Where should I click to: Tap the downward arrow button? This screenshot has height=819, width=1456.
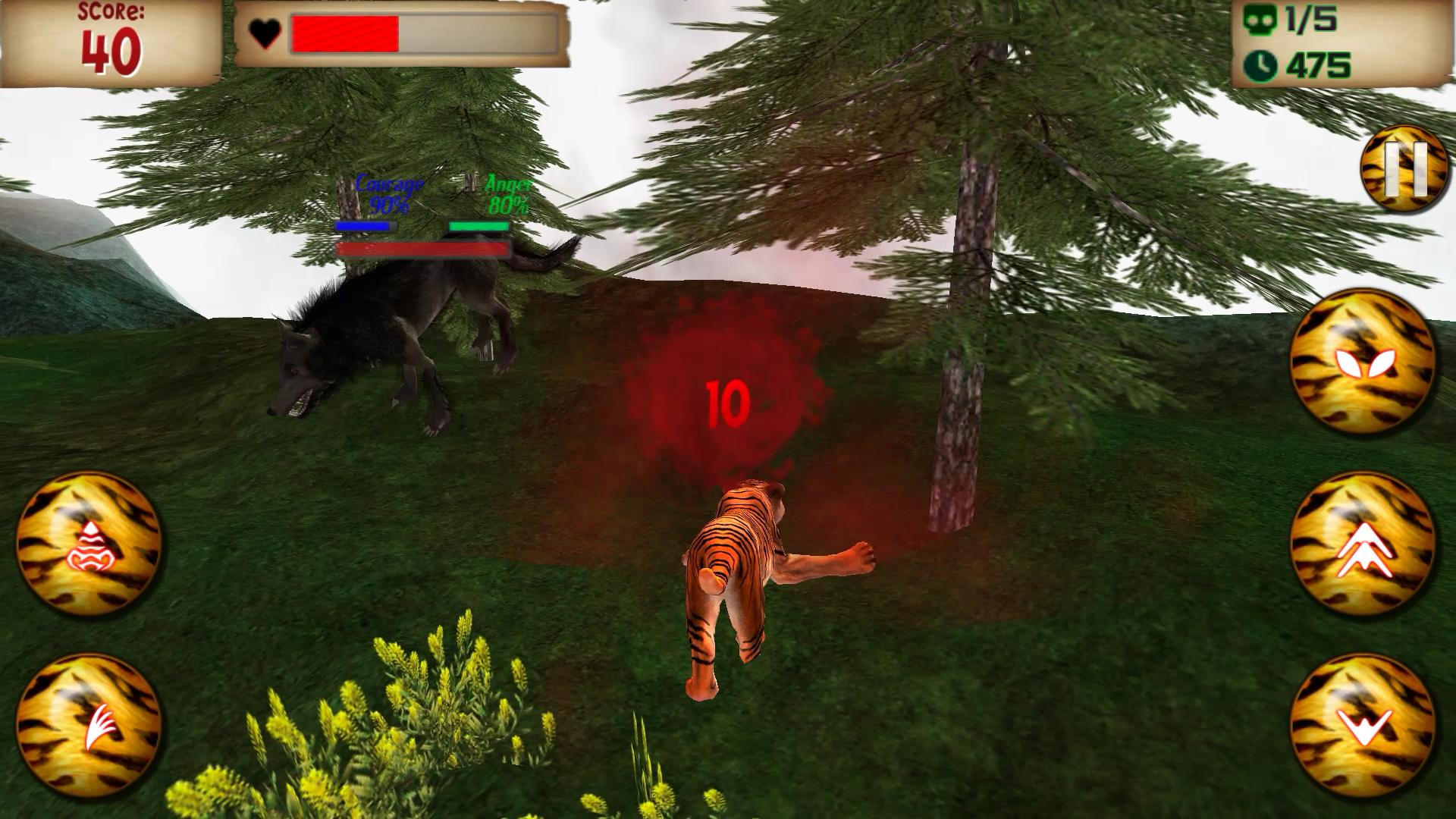1363,726
